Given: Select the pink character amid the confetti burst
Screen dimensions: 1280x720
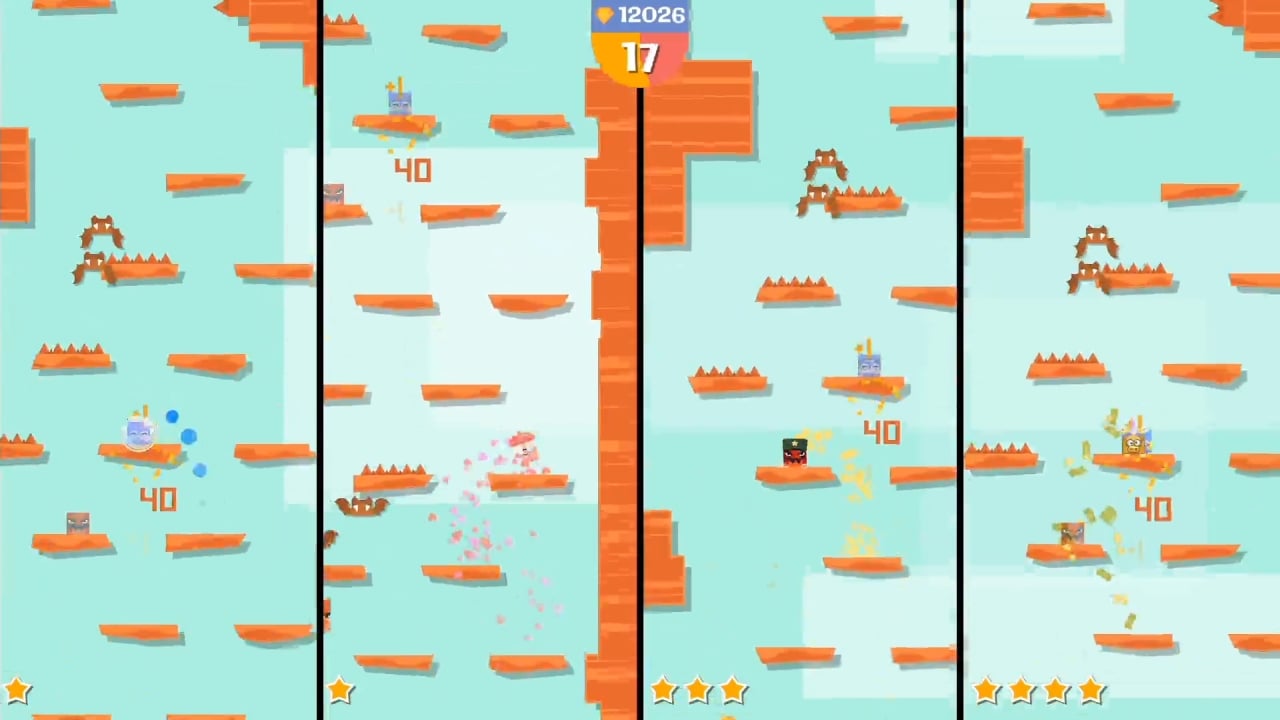Looking at the screenshot, I should click(521, 451).
